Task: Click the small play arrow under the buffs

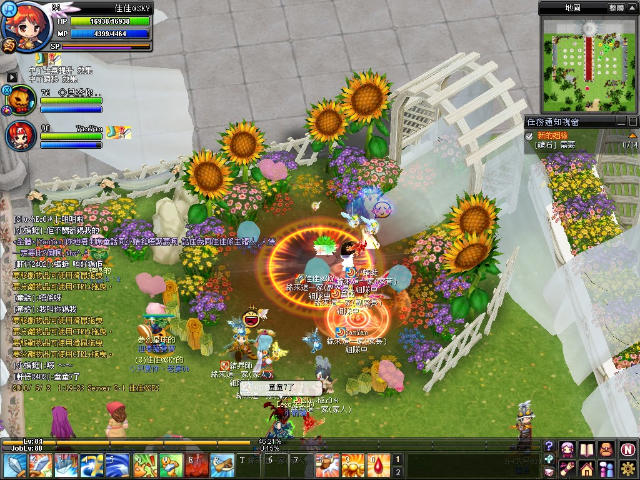Action: [x=12, y=76]
